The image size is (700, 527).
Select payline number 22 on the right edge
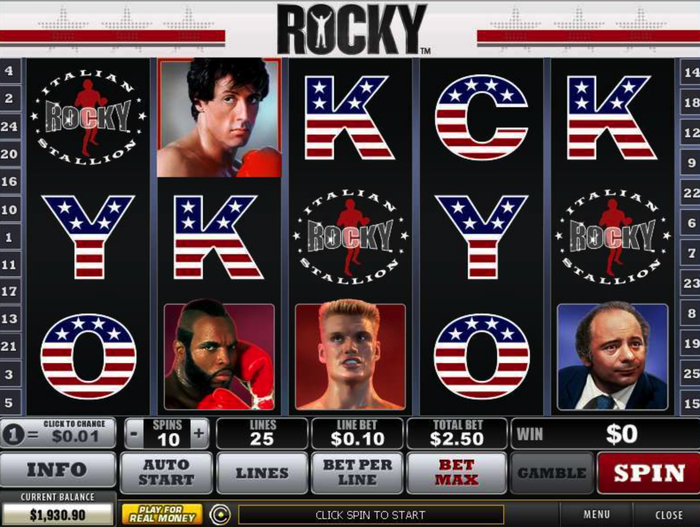[690, 189]
